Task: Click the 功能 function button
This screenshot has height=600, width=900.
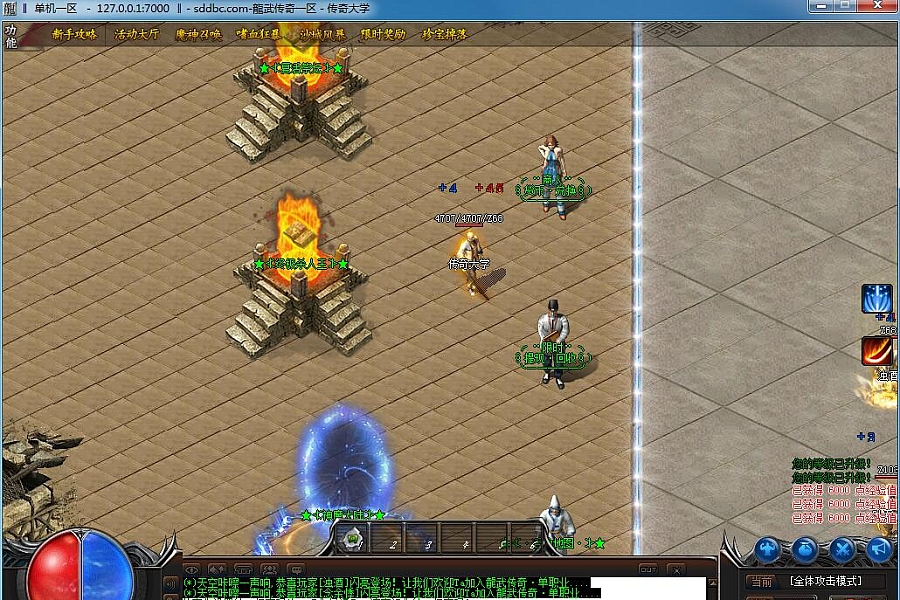Action: [x=11, y=36]
